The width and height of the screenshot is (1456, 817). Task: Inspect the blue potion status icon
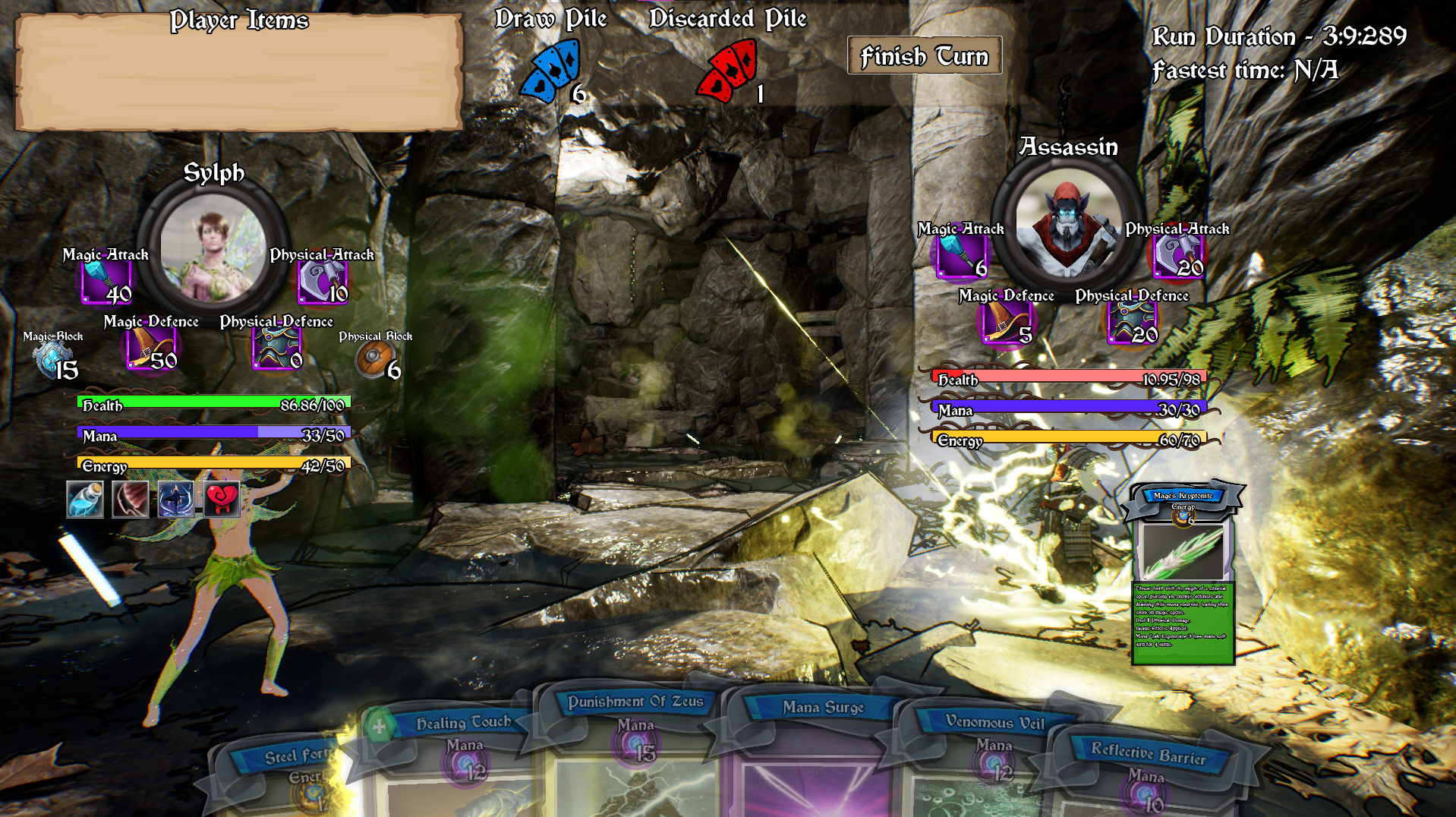pos(84,500)
